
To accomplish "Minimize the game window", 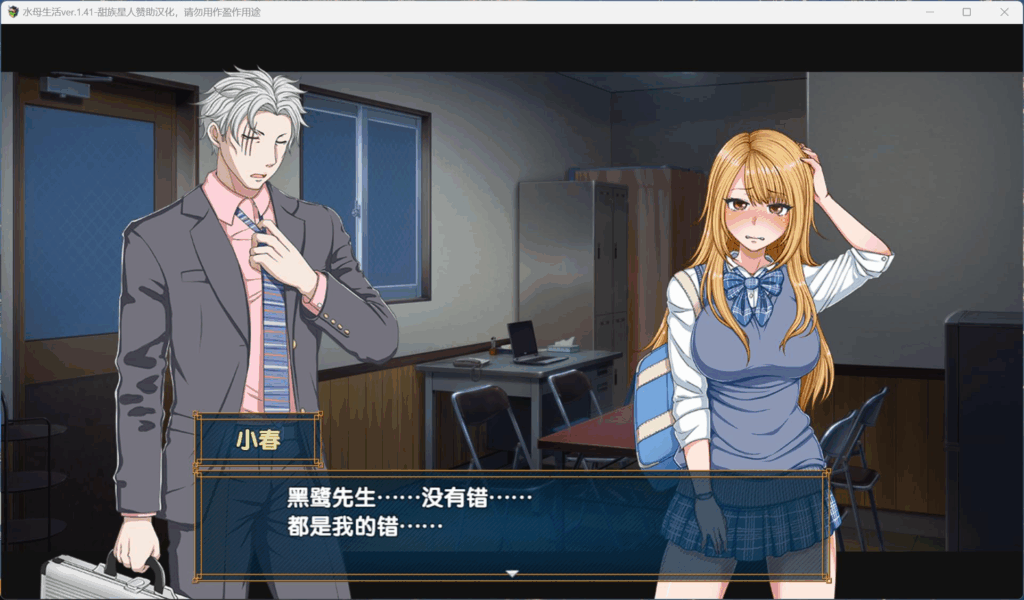I will [x=929, y=12].
